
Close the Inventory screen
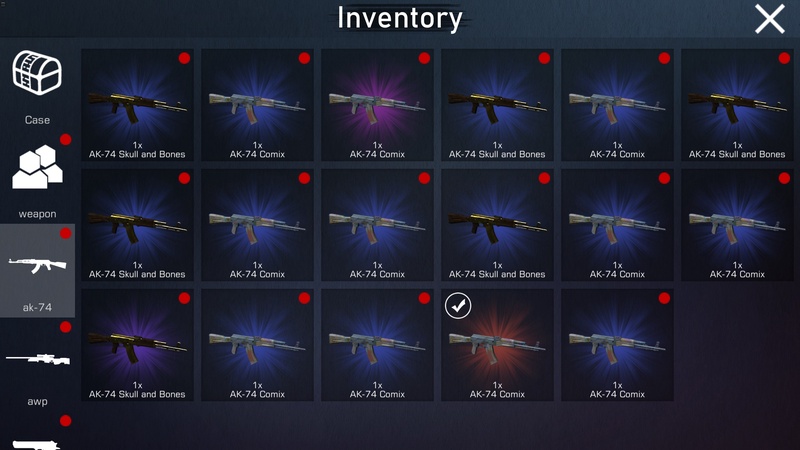tap(769, 19)
